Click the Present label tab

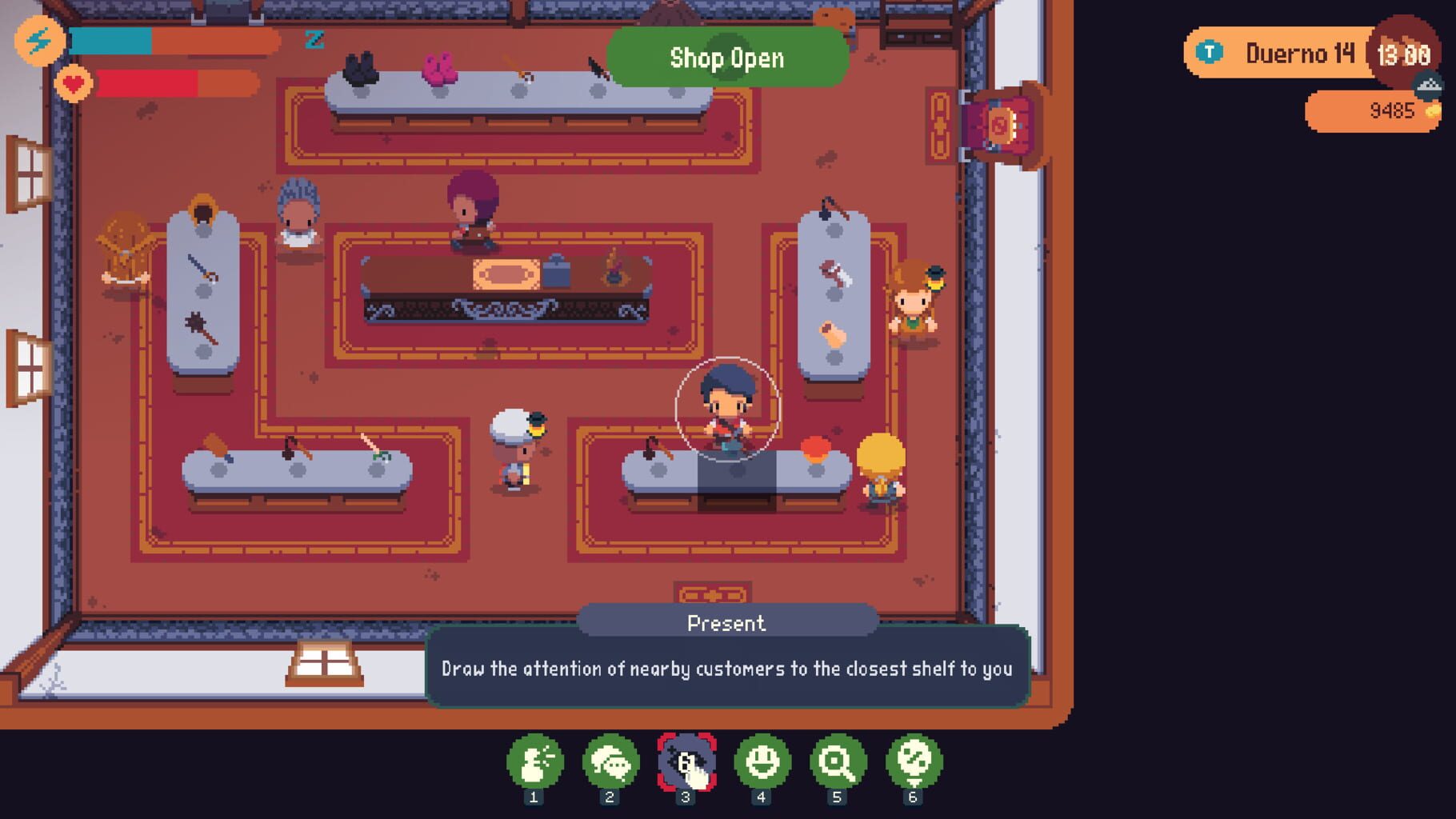(726, 623)
